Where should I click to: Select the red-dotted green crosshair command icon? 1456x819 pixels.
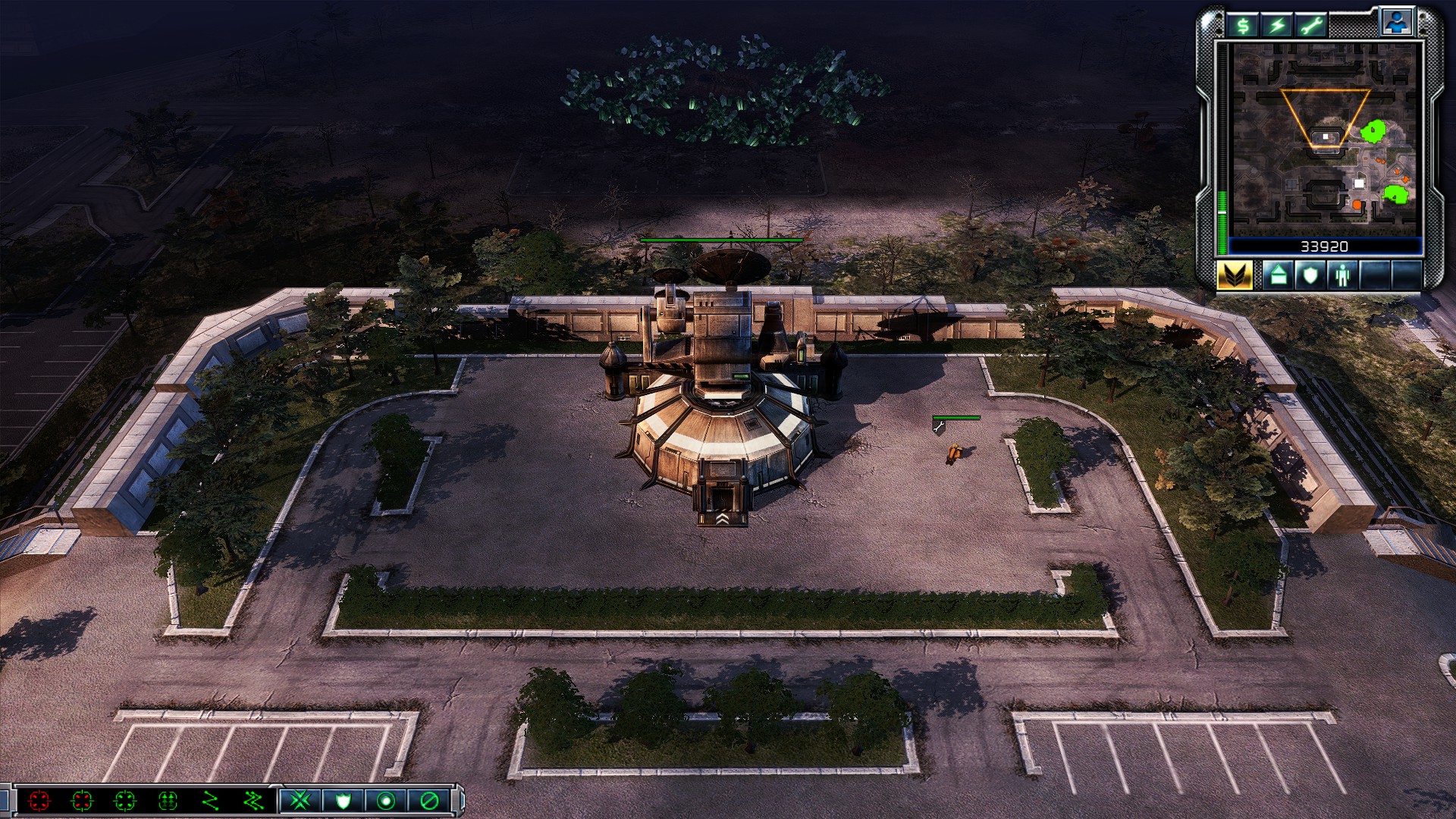click(82, 801)
